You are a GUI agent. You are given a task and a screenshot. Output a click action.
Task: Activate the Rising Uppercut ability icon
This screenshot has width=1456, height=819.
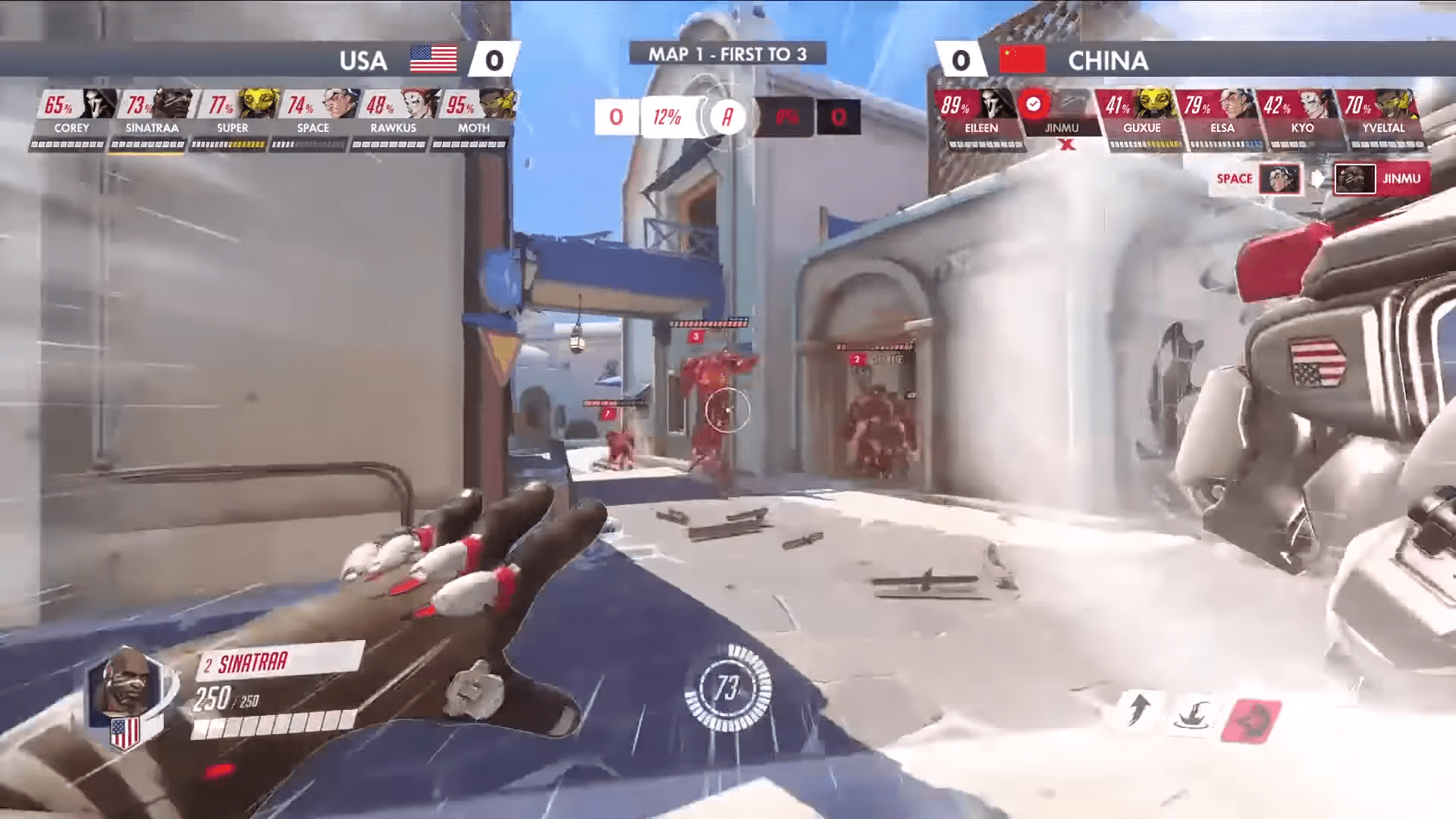coord(1137,711)
